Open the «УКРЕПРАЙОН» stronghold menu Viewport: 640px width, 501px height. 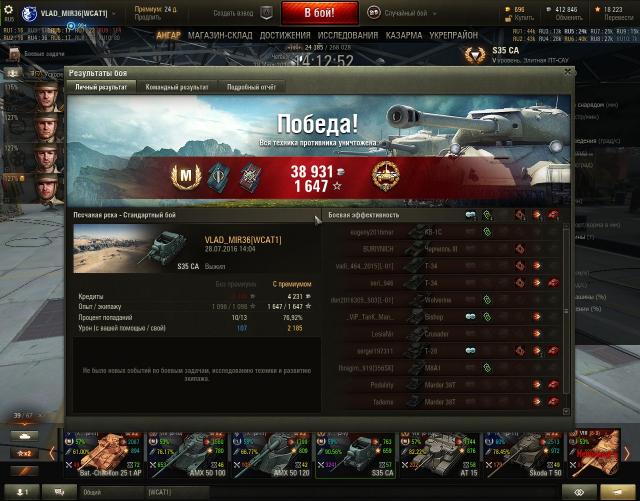pos(455,35)
